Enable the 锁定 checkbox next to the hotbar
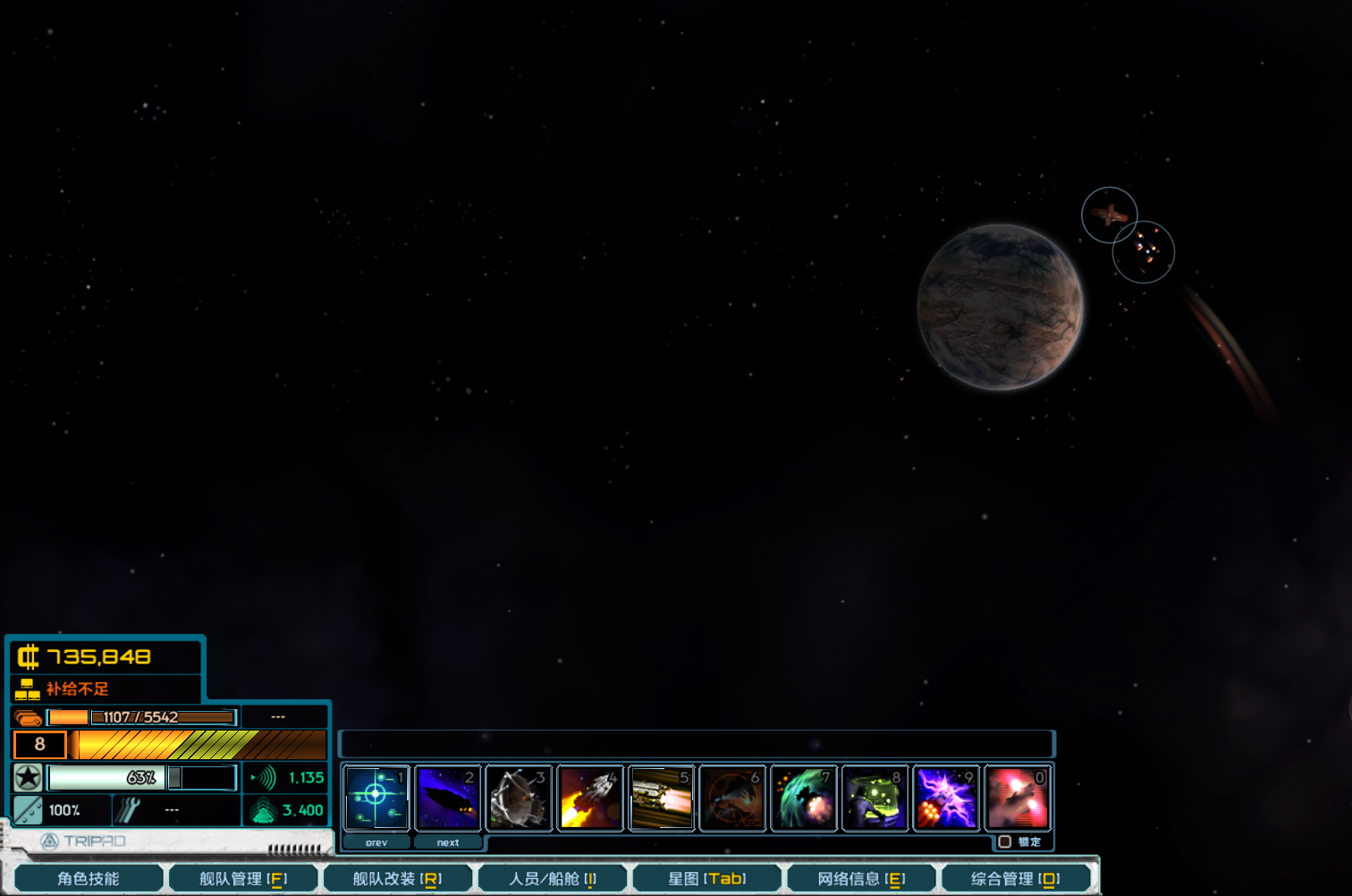The image size is (1352, 896). [x=1003, y=841]
